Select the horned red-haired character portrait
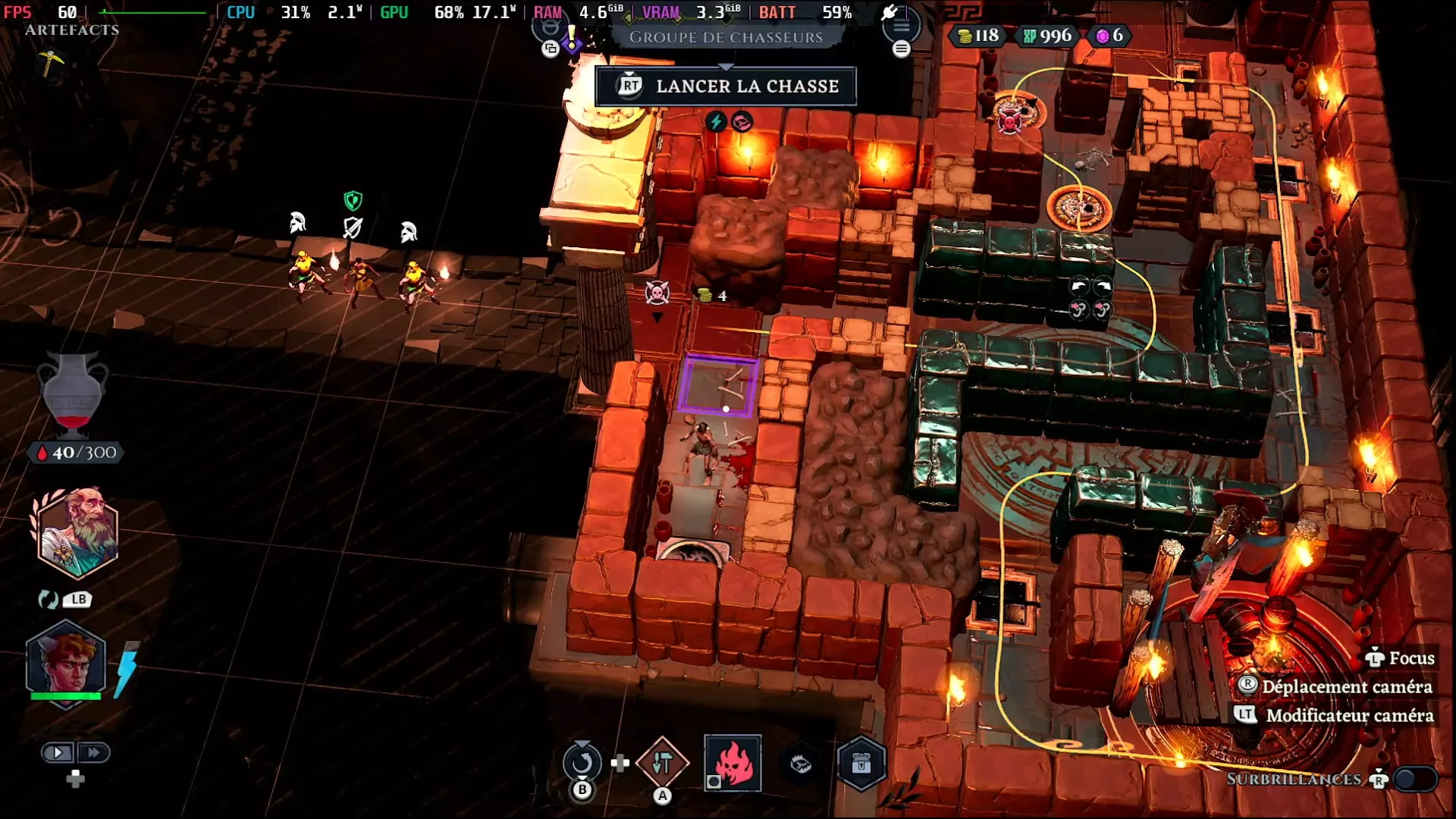 (x=66, y=661)
